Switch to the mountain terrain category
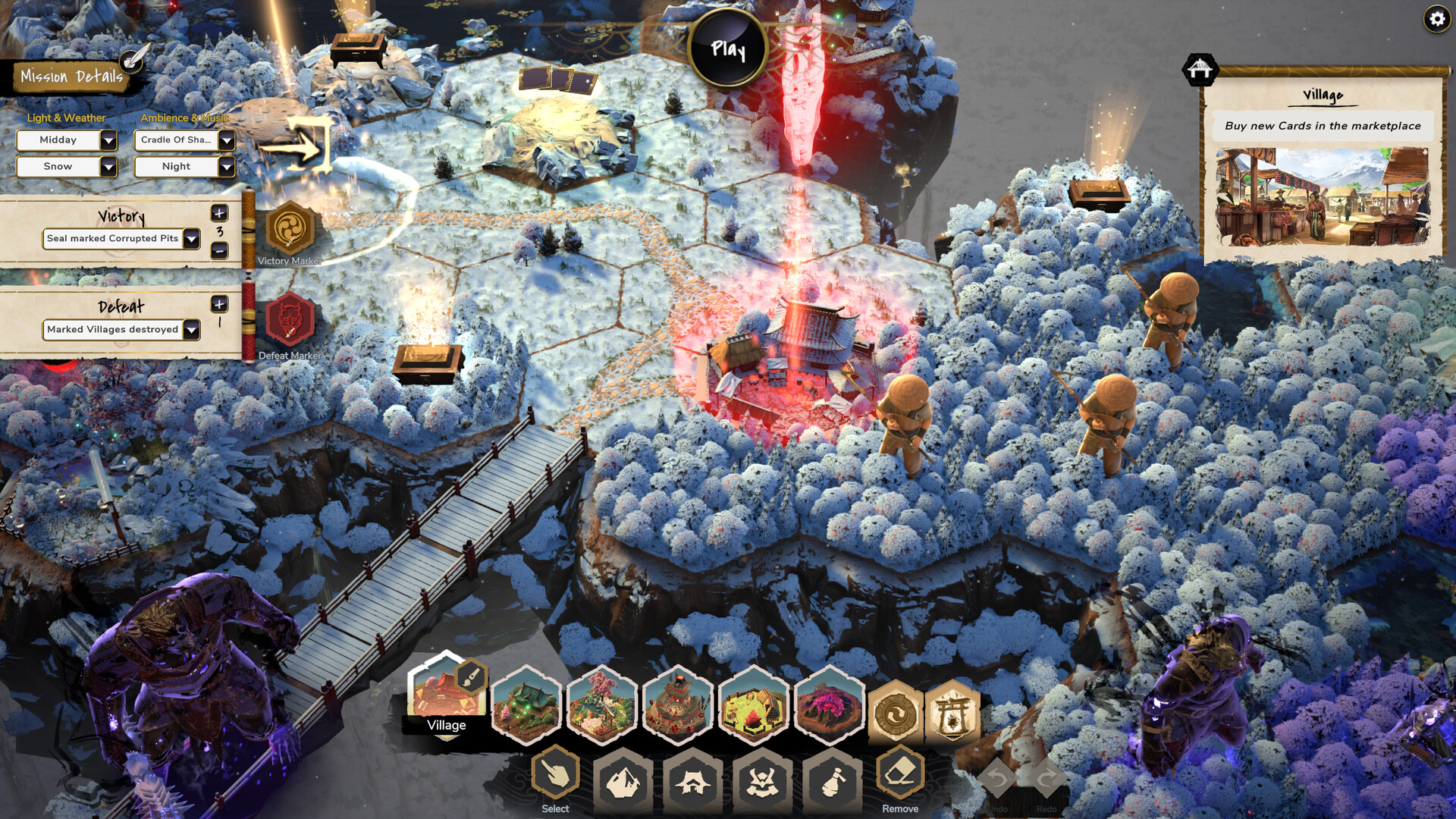This screenshot has height=819, width=1456. (623, 781)
